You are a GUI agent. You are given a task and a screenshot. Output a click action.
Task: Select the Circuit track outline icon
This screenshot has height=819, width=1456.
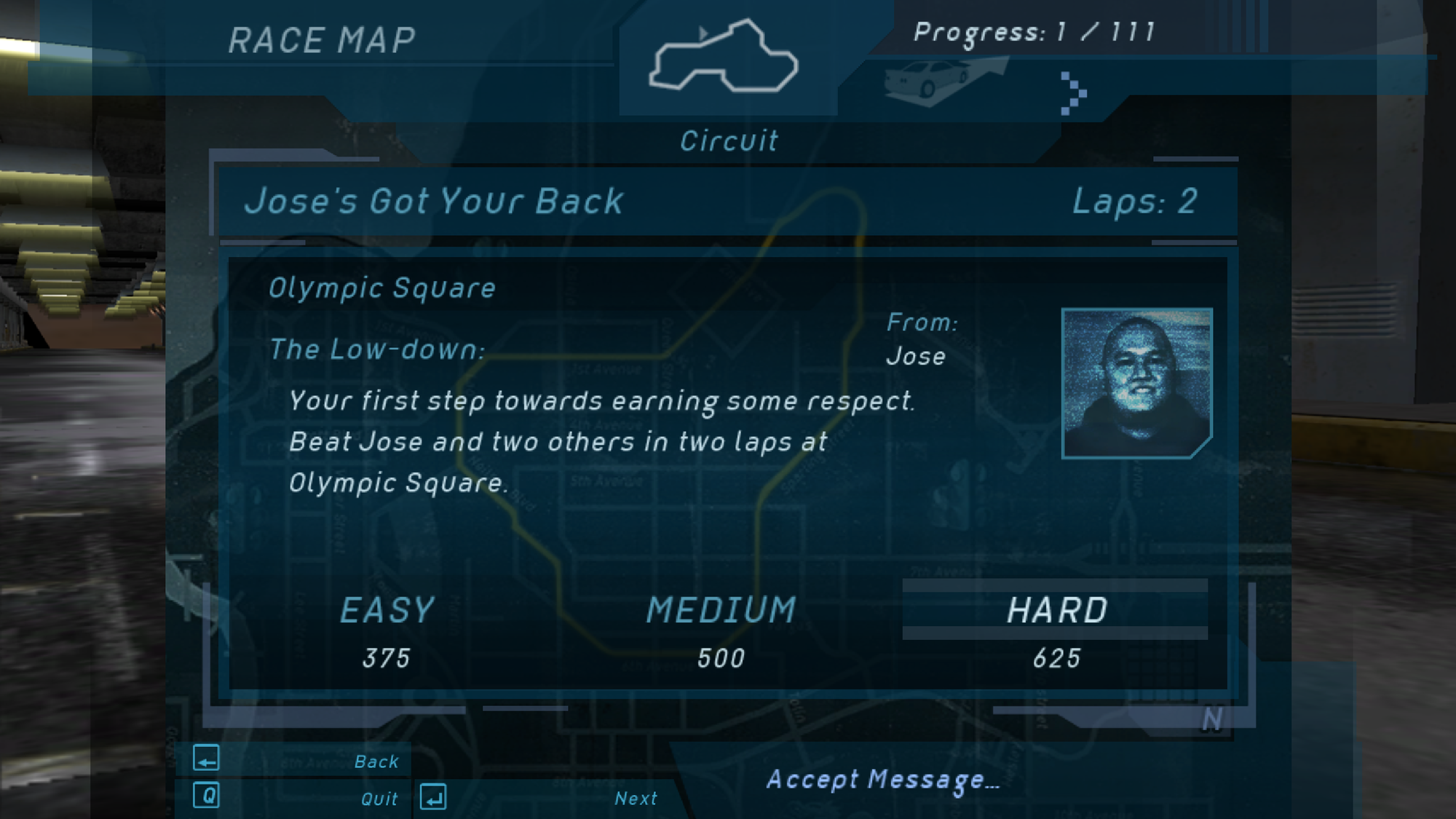point(724,58)
